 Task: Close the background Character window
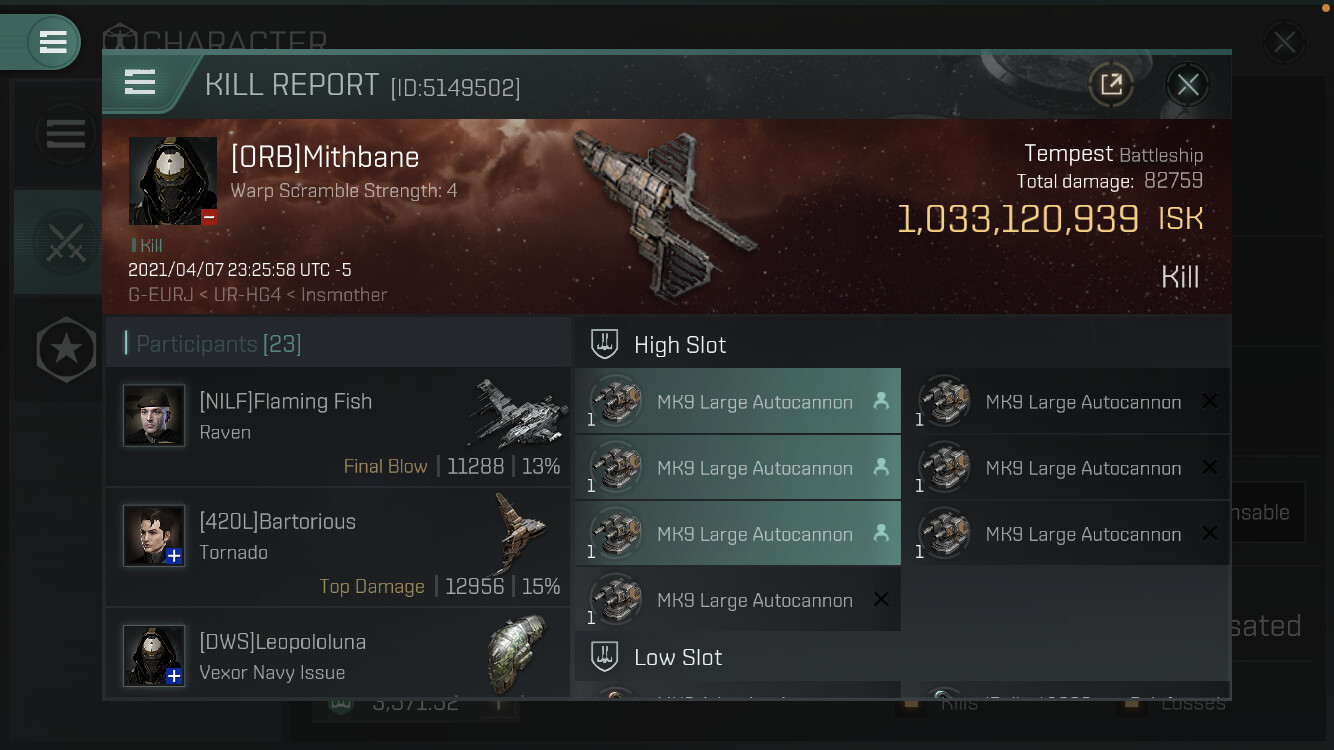[x=1284, y=43]
